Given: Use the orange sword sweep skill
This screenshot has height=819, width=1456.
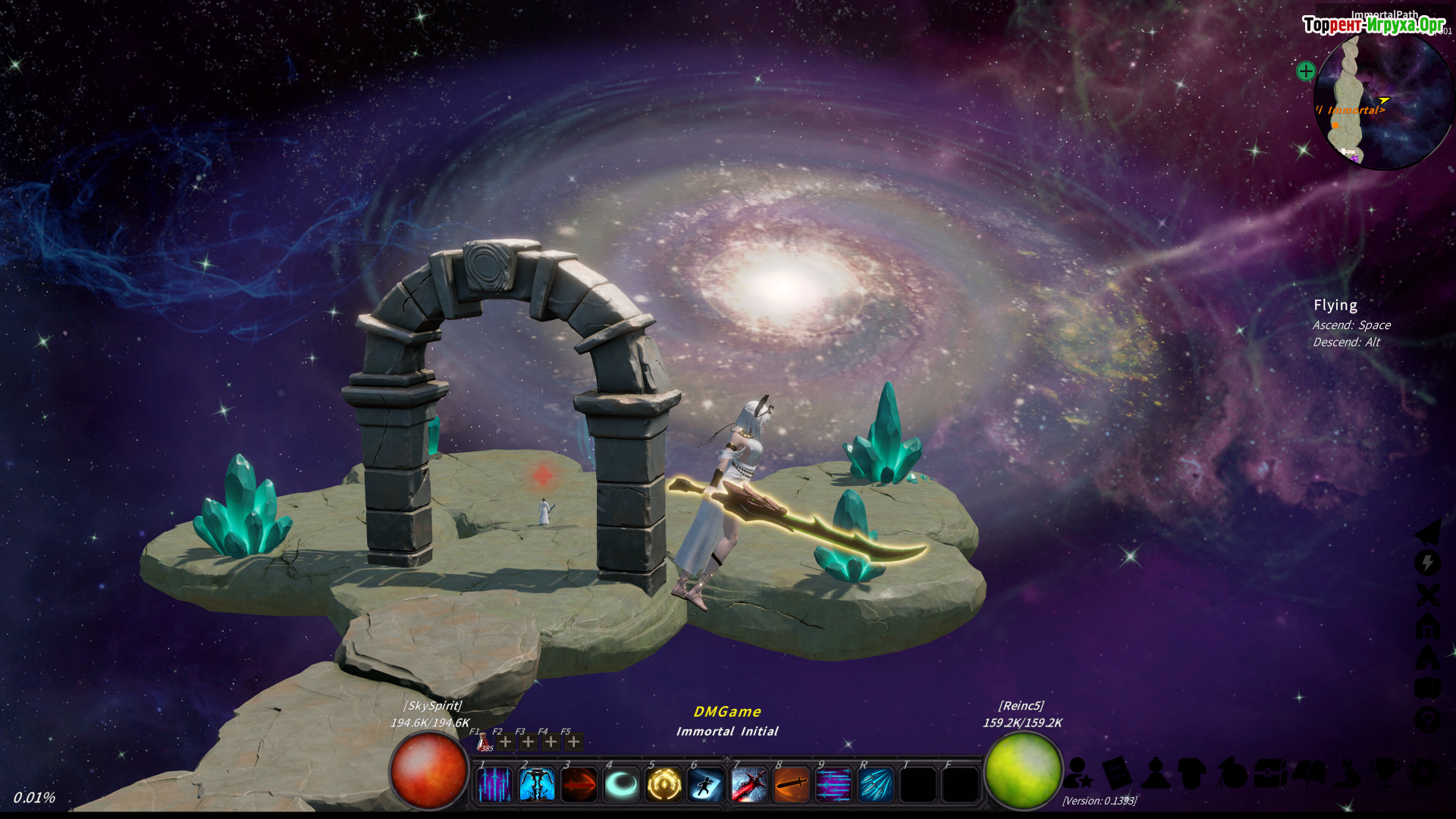Looking at the screenshot, I should (x=792, y=785).
